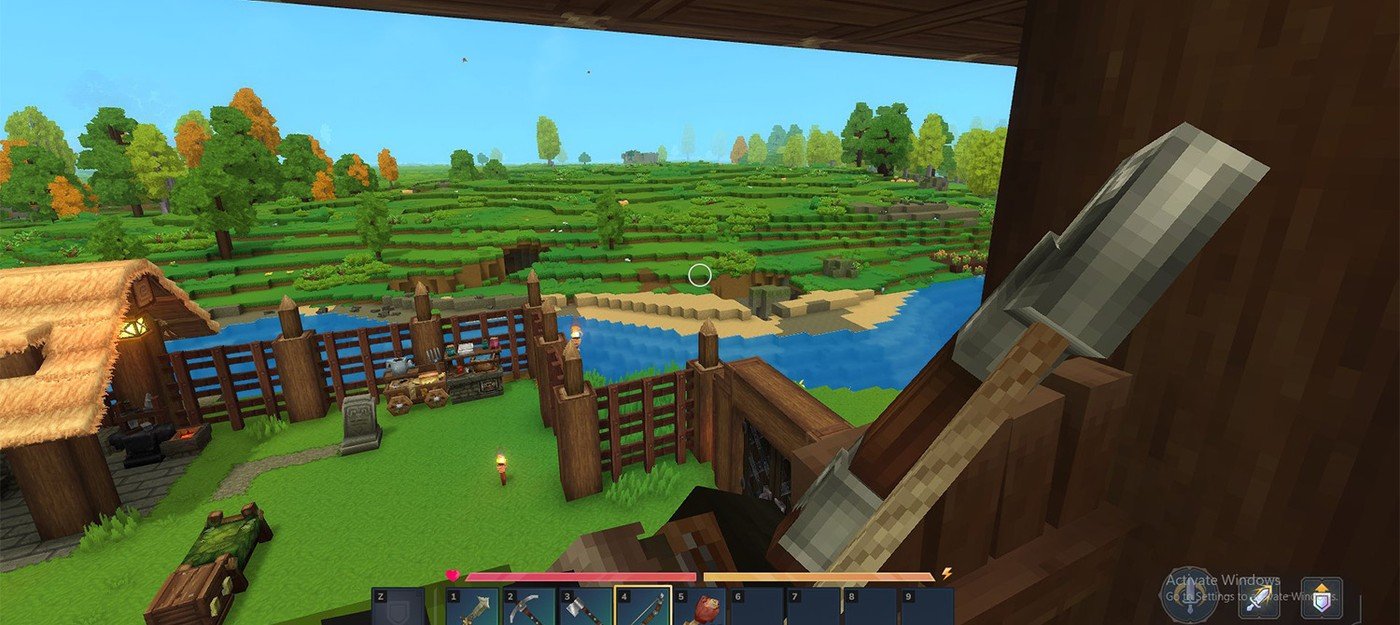The image size is (1400, 625).
Task: Pick the red item in hotbar slot 5
Action: [700, 607]
